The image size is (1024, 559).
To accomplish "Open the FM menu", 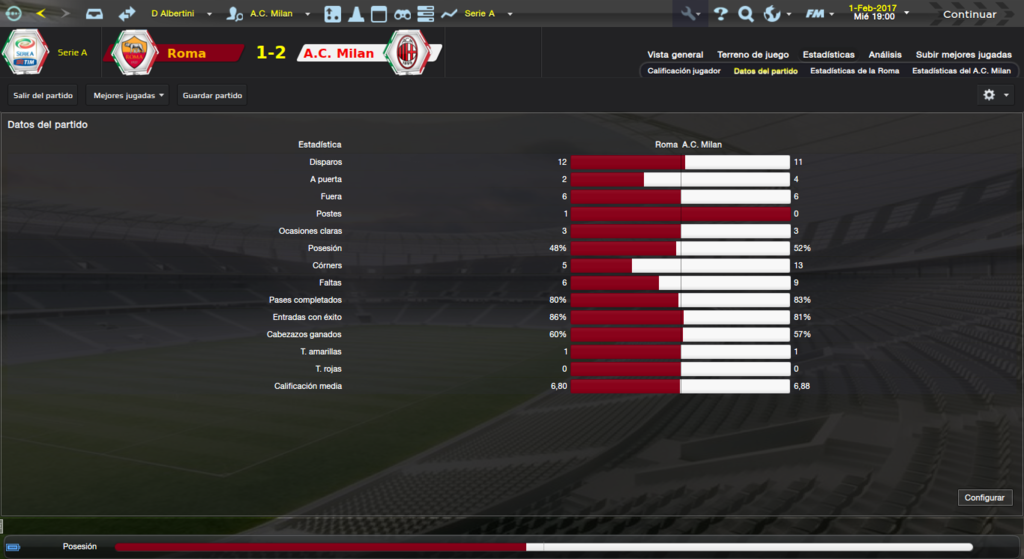I will click(820, 14).
